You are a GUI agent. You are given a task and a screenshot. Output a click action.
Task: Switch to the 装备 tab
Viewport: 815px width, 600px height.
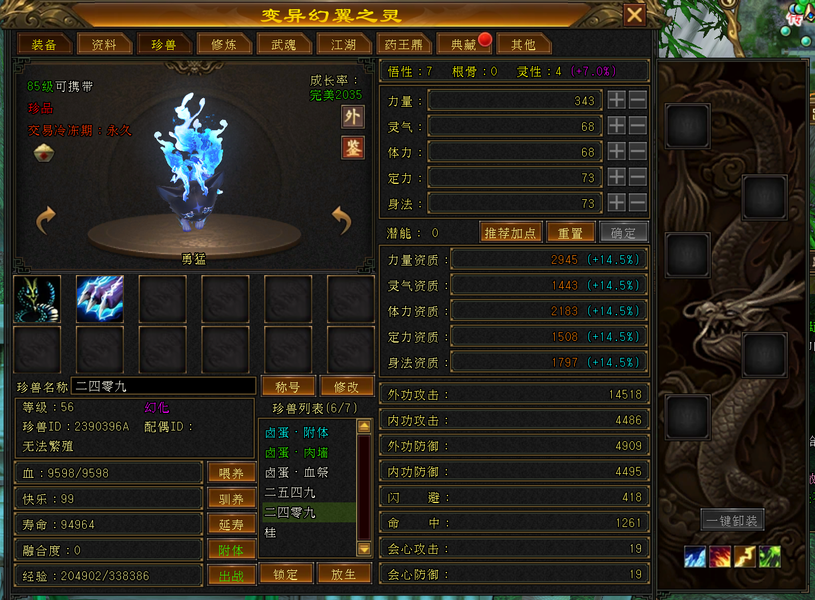pos(44,45)
